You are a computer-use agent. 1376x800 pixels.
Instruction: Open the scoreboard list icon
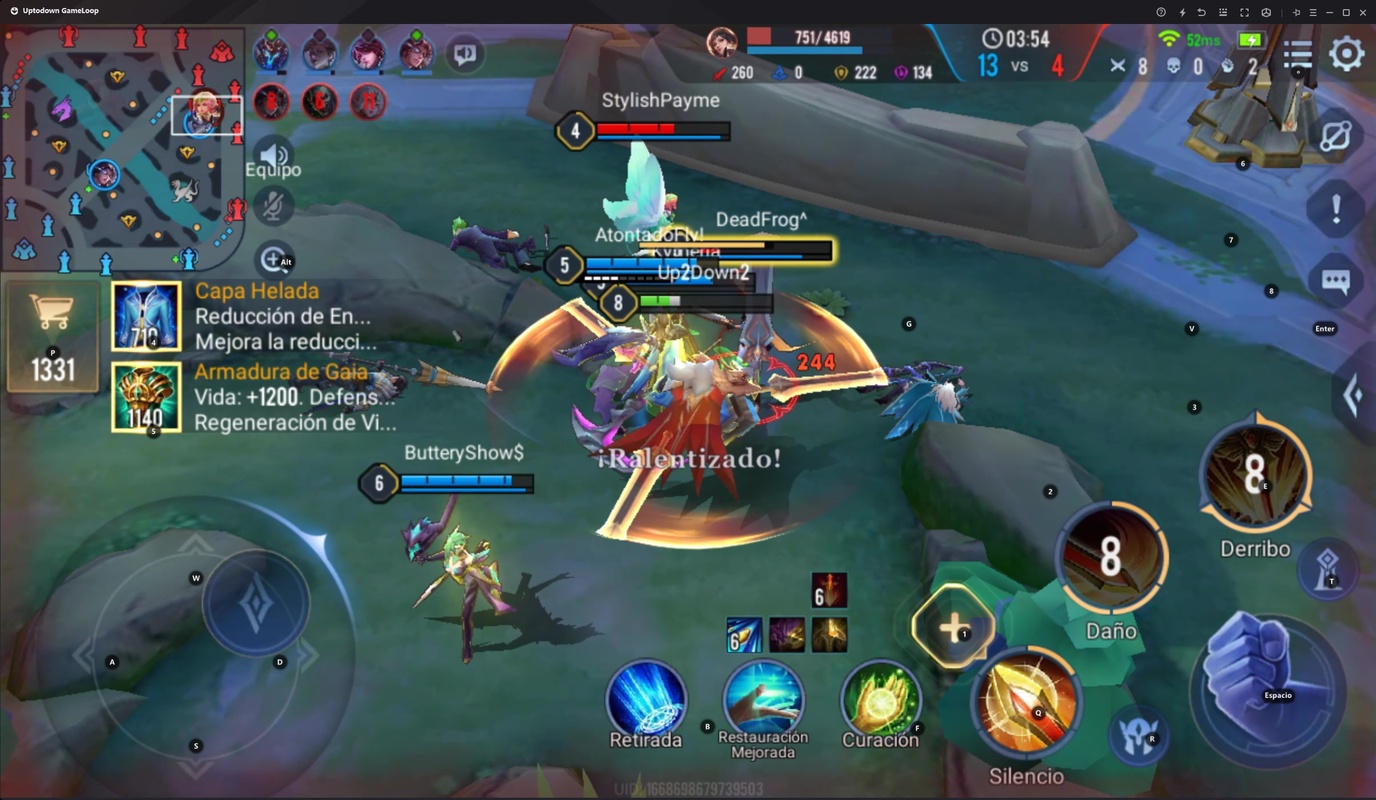pos(1298,54)
